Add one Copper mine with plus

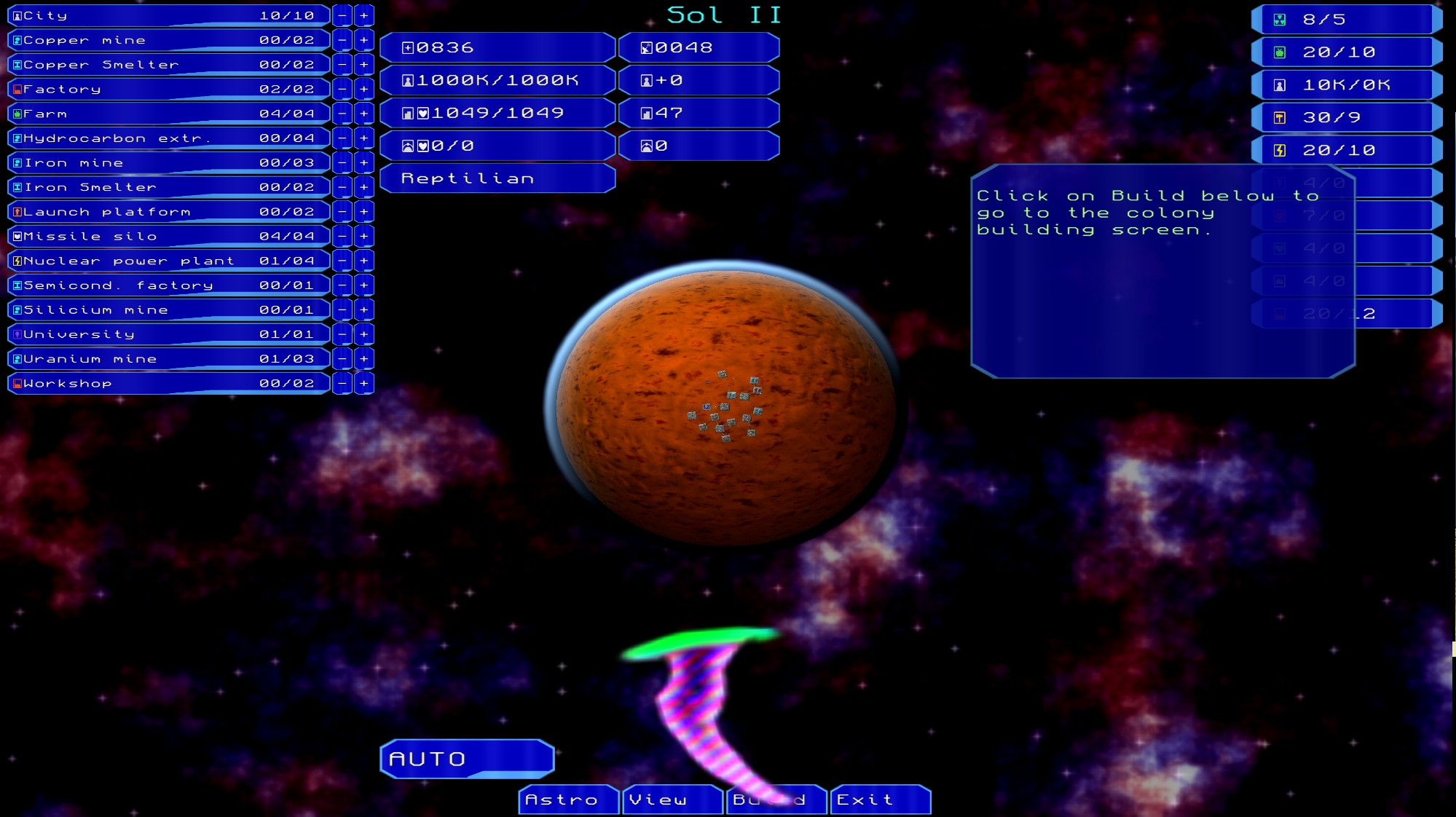[x=364, y=40]
